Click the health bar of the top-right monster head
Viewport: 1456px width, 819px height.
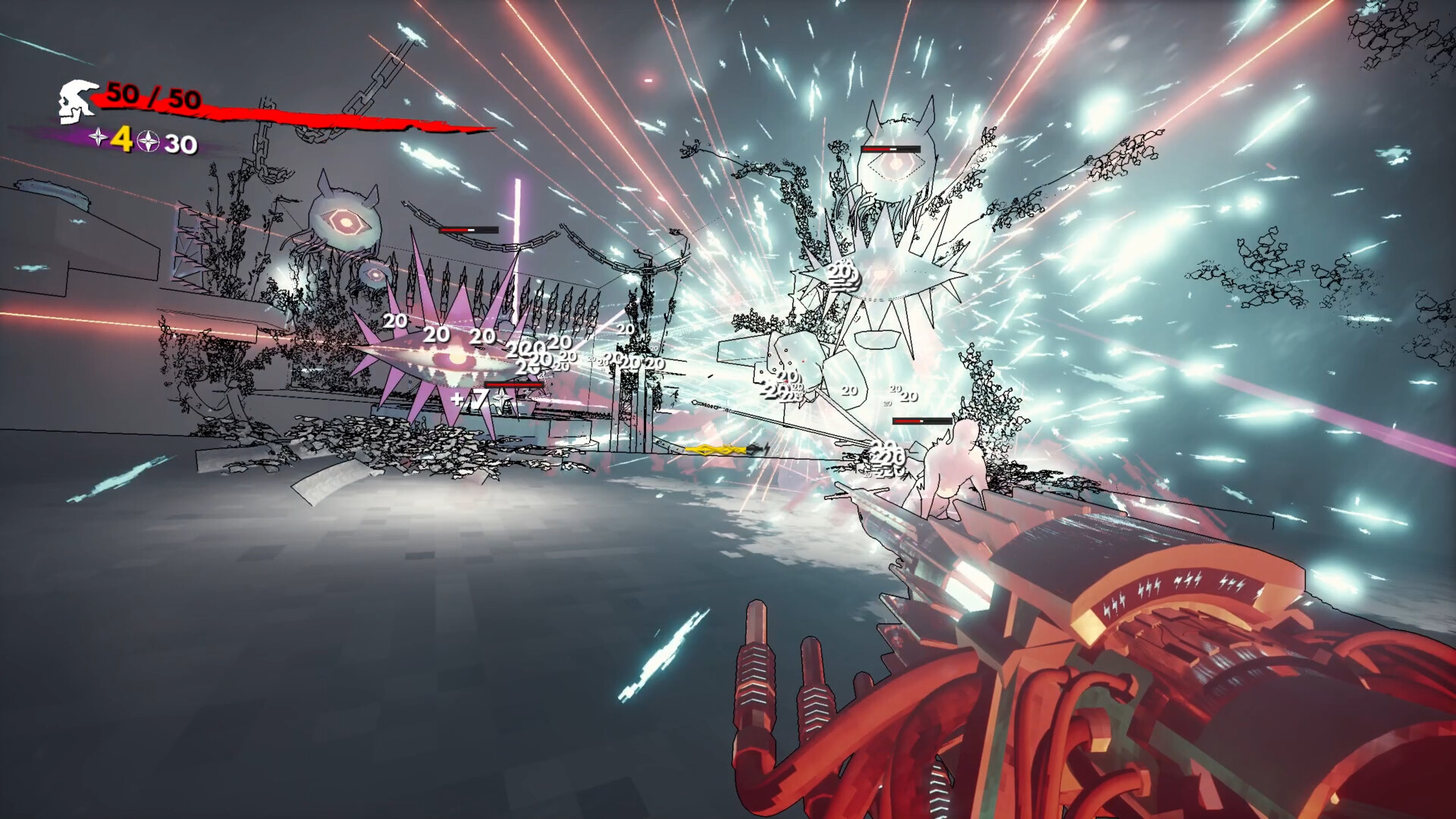[891, 149]
